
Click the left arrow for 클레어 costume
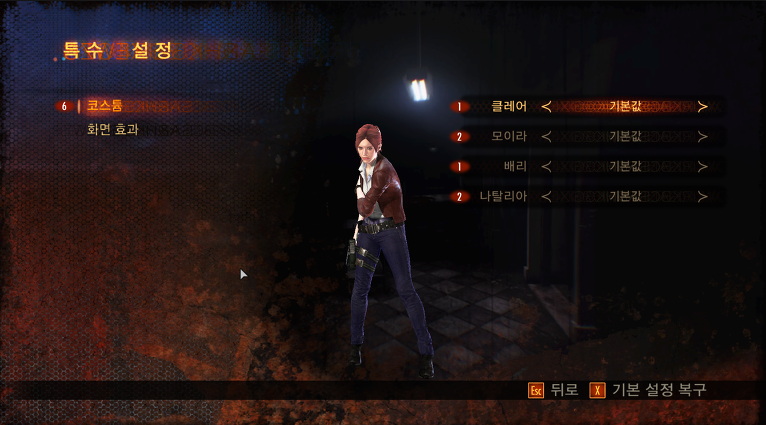[x=546, y=106]
